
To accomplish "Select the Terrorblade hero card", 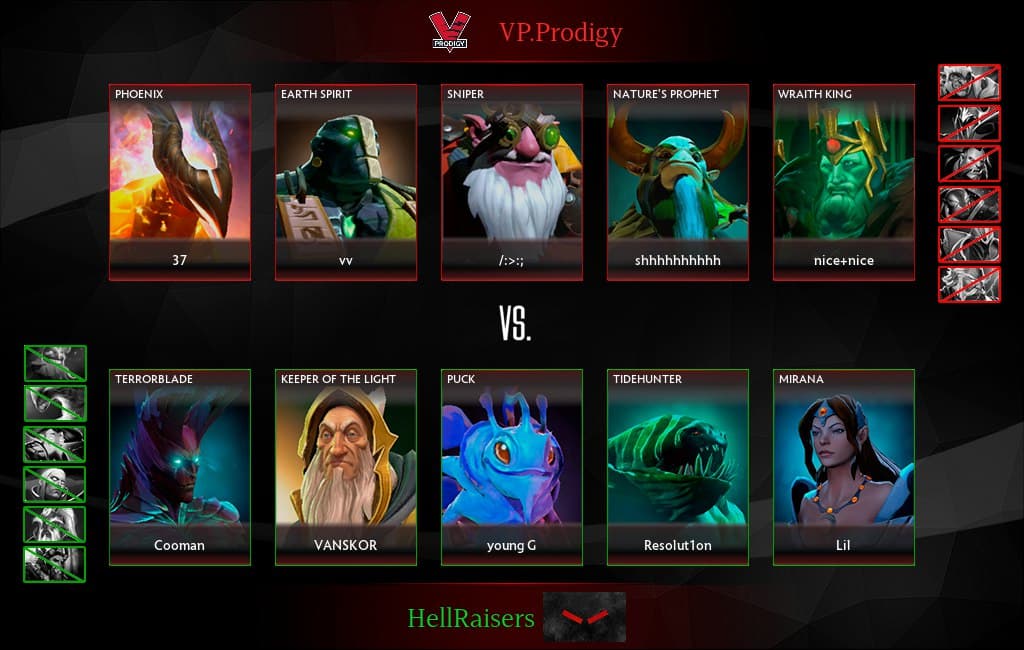I will coord(180,467).
